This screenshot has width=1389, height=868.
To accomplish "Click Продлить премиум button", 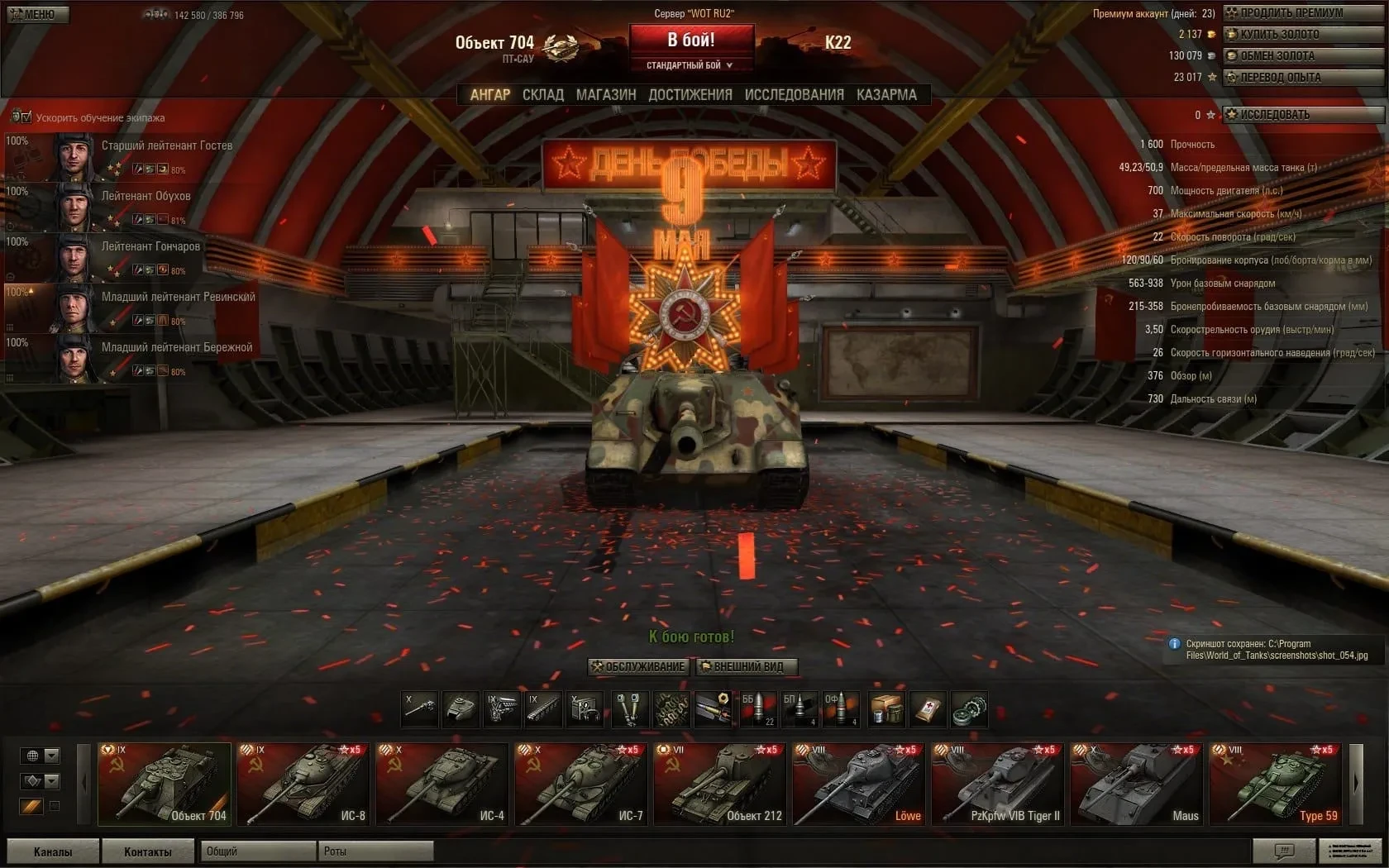I will coord(1290,13).
